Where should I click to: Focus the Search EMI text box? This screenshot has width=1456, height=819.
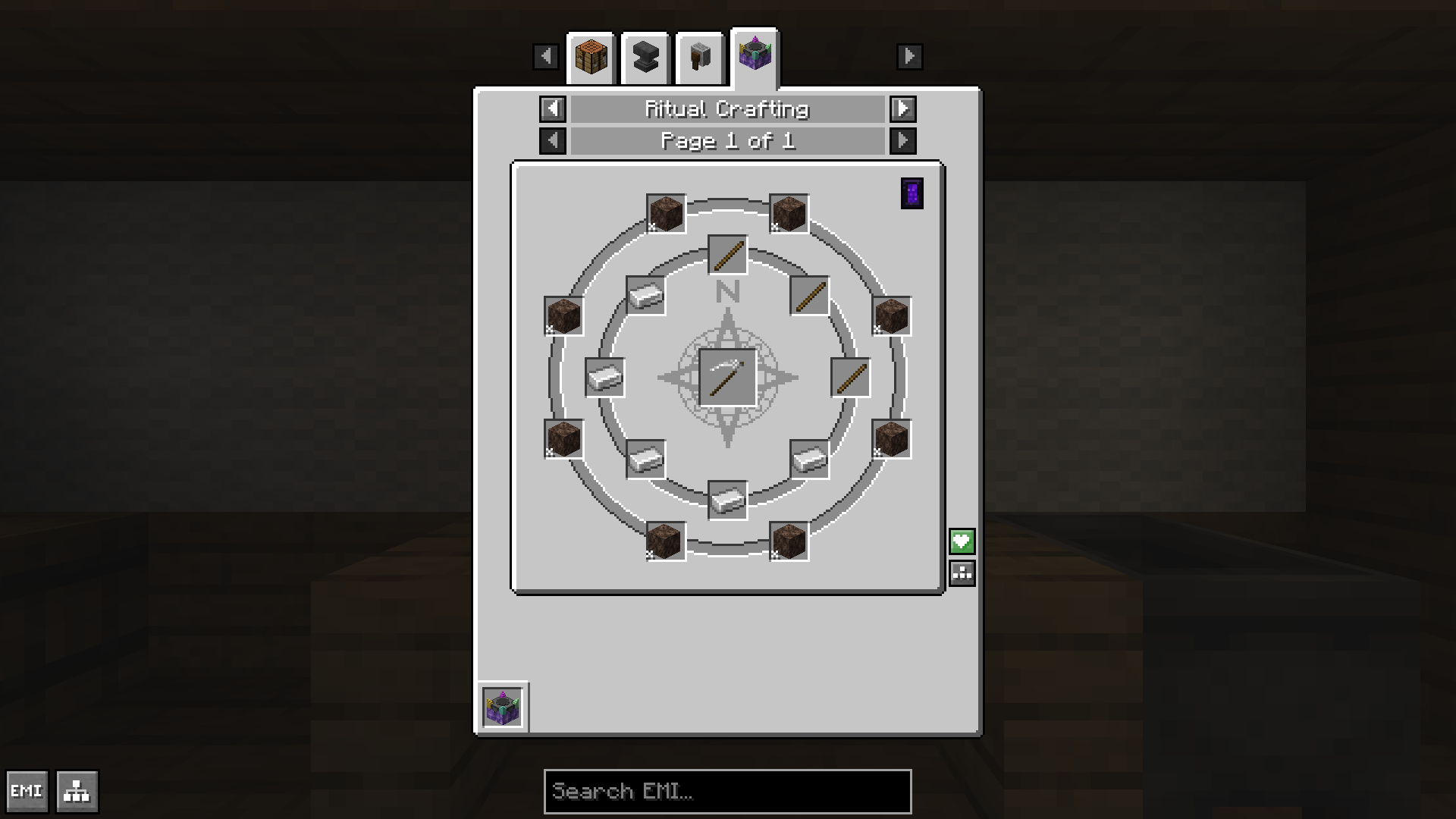click(727, 792)
